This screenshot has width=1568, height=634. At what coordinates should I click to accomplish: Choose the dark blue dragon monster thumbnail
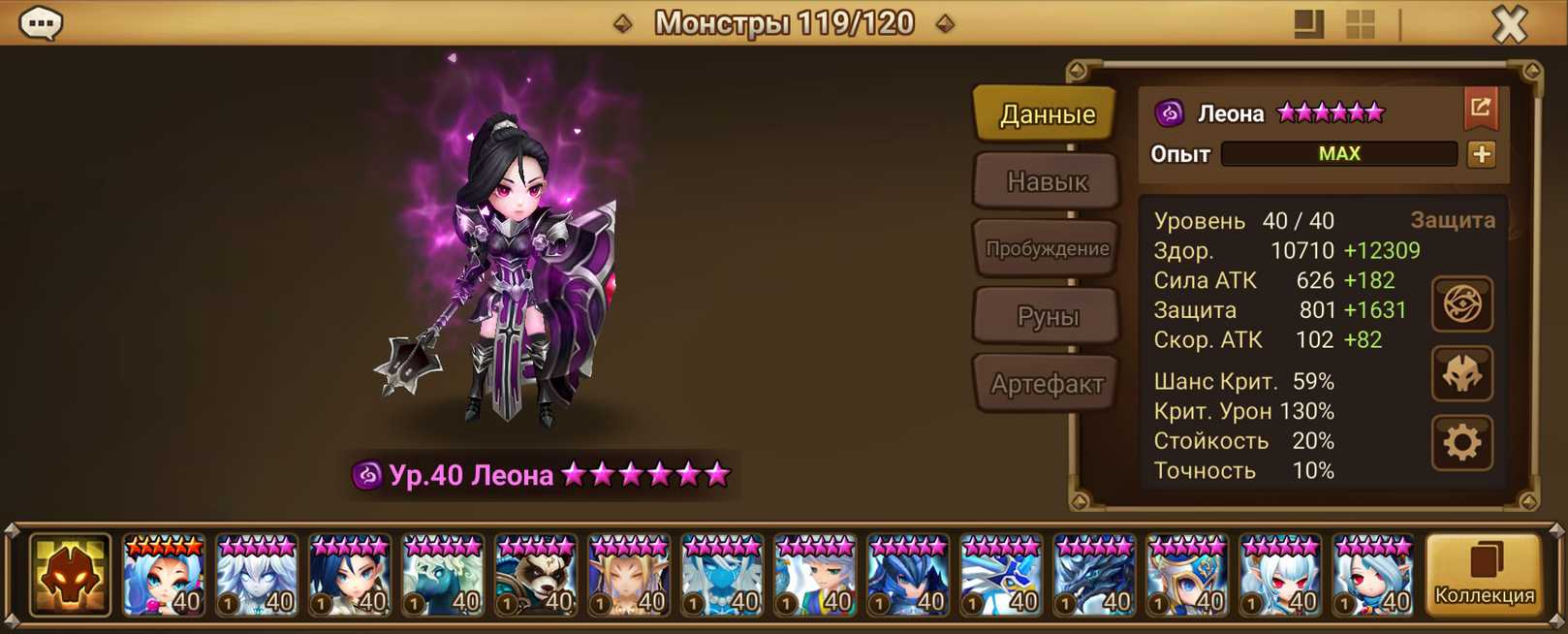[x=1094, y=576]
